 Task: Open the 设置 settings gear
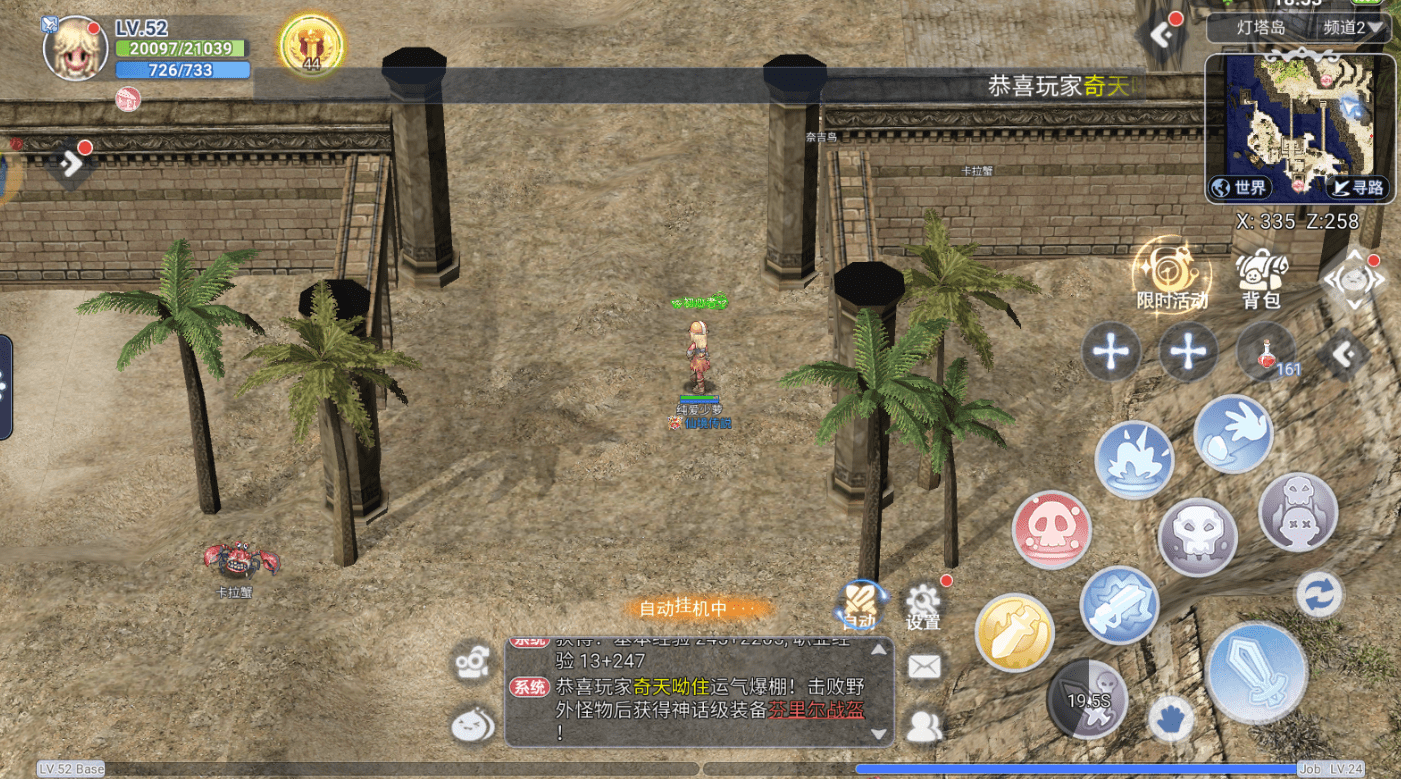click(923, 605)
